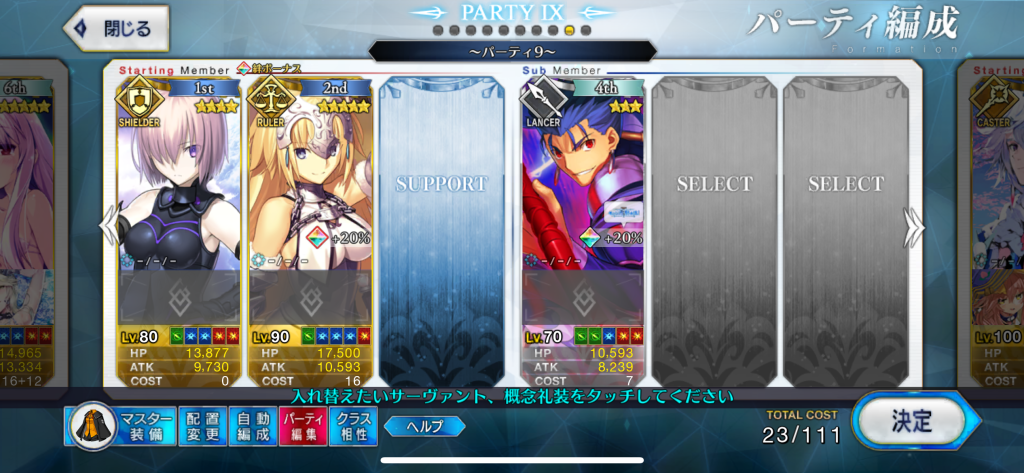Go to the next party with right arrow
Viewport: 1024px width, 473px height.
914,228
